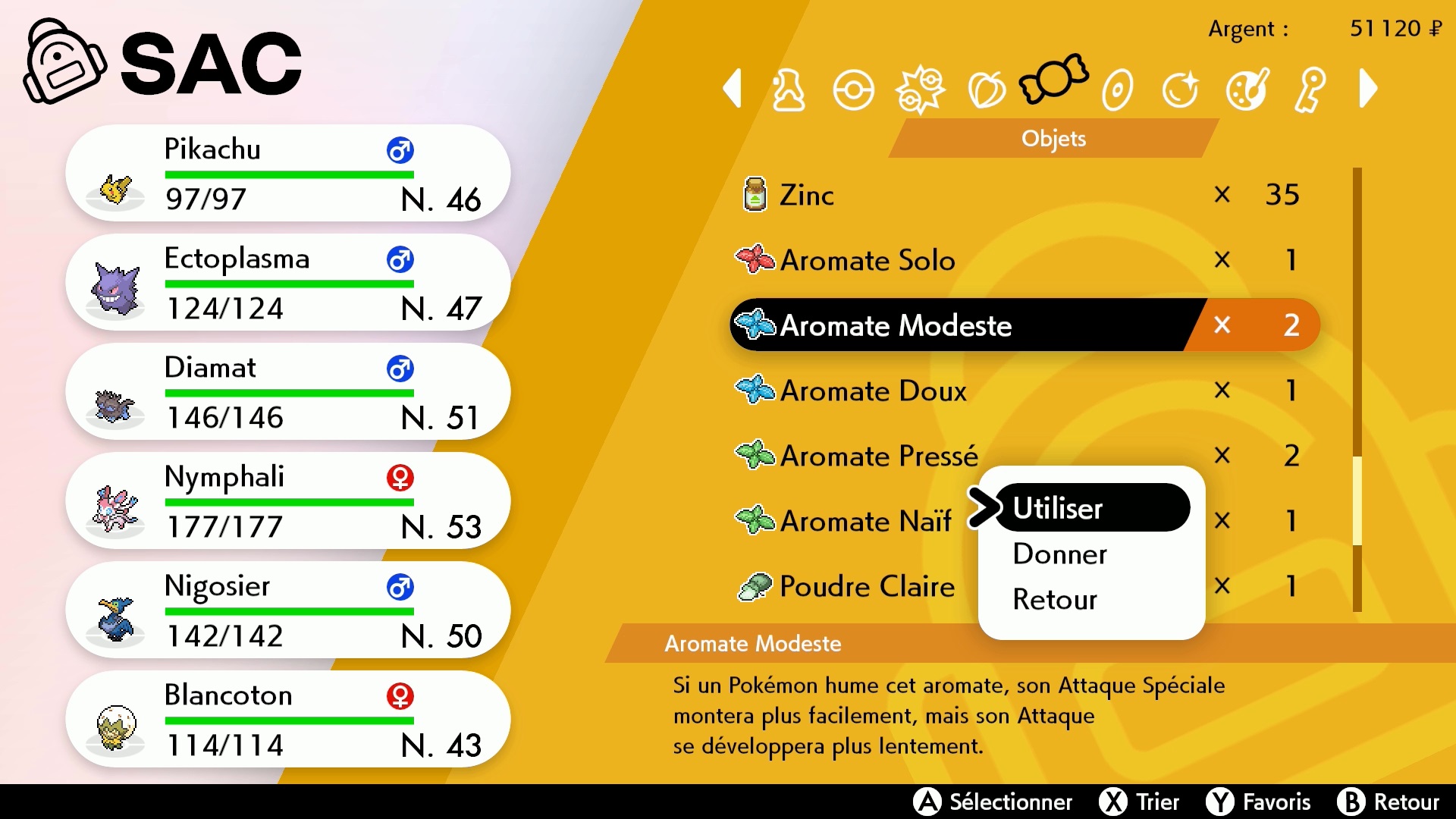Open the berries pocket tab
Viewport: 1456px width, 819px height.
pyautogui.click(x=987, y=90)
